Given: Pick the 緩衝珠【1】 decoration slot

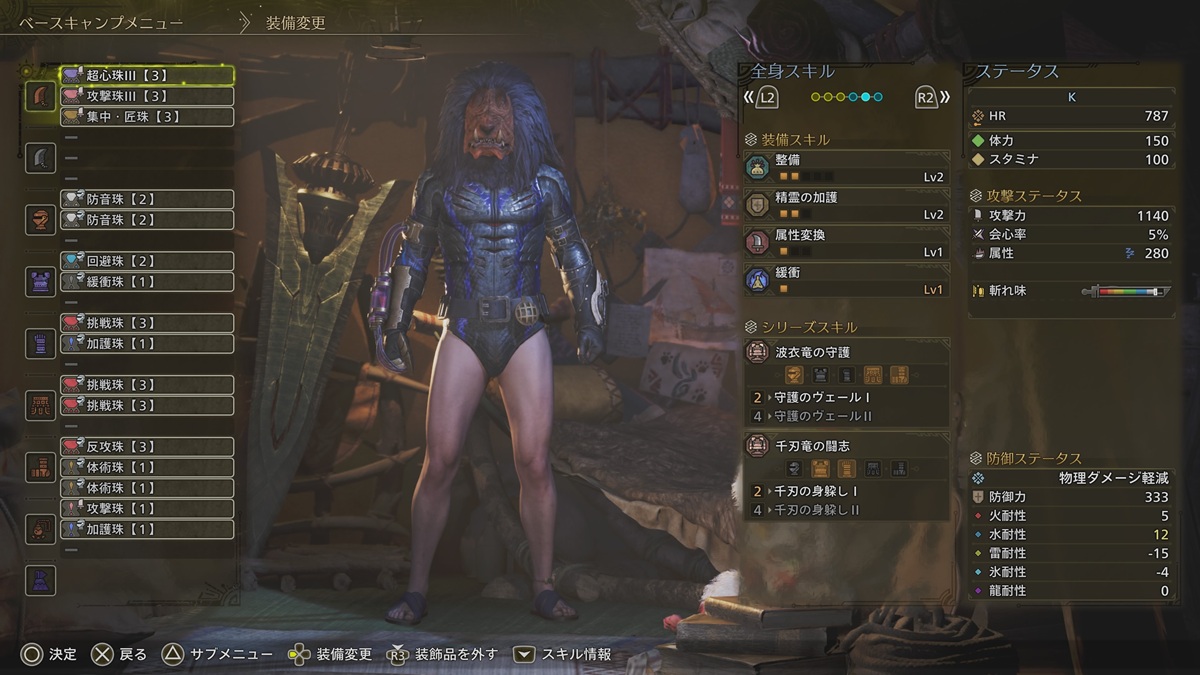Looking at the screenshot, I should pyautogui.click(x=147, y=282).
